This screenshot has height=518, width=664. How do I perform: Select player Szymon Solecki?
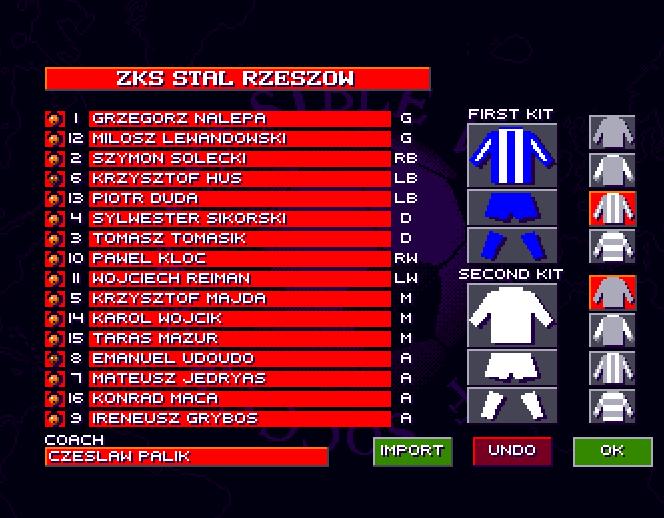[239, 158]
